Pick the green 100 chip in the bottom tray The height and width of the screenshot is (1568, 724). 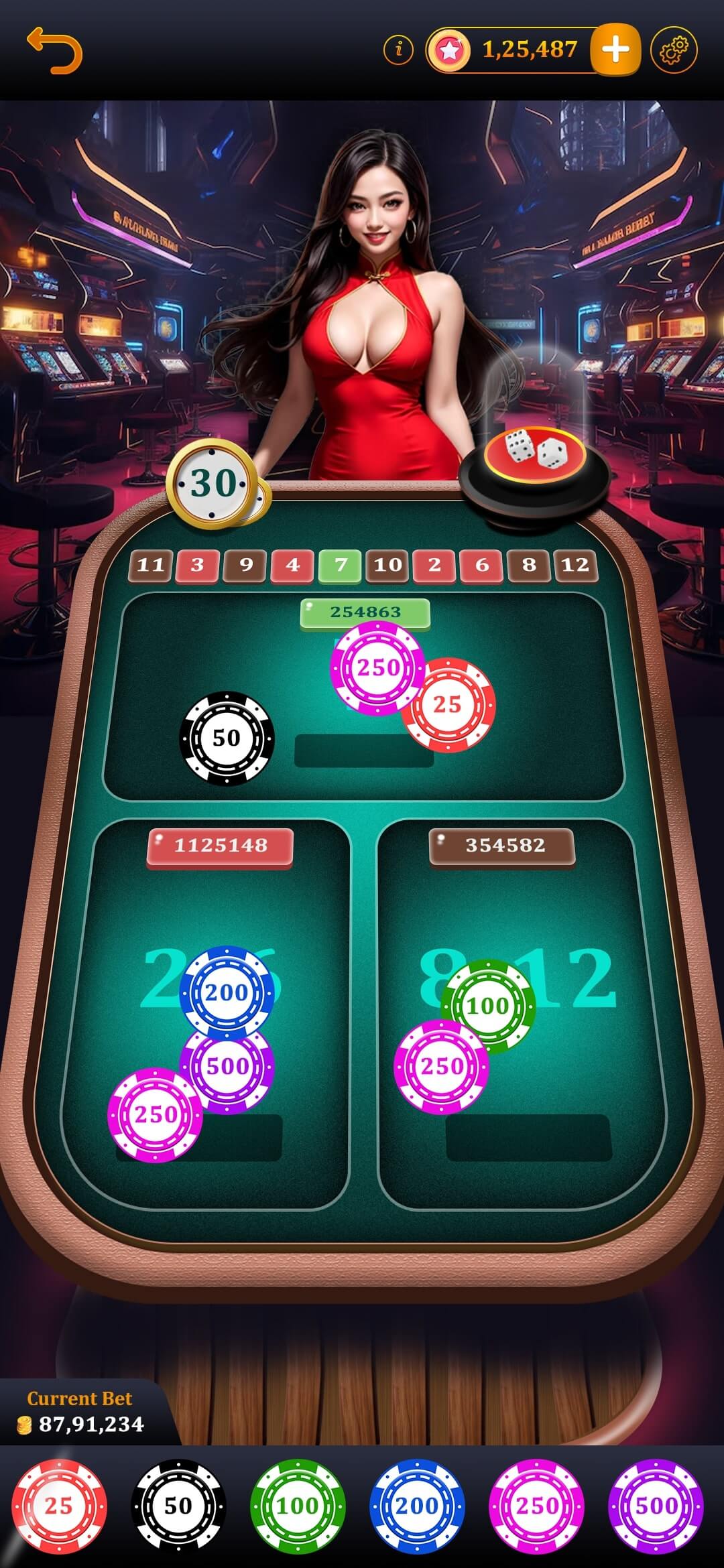coord(298,1506)
